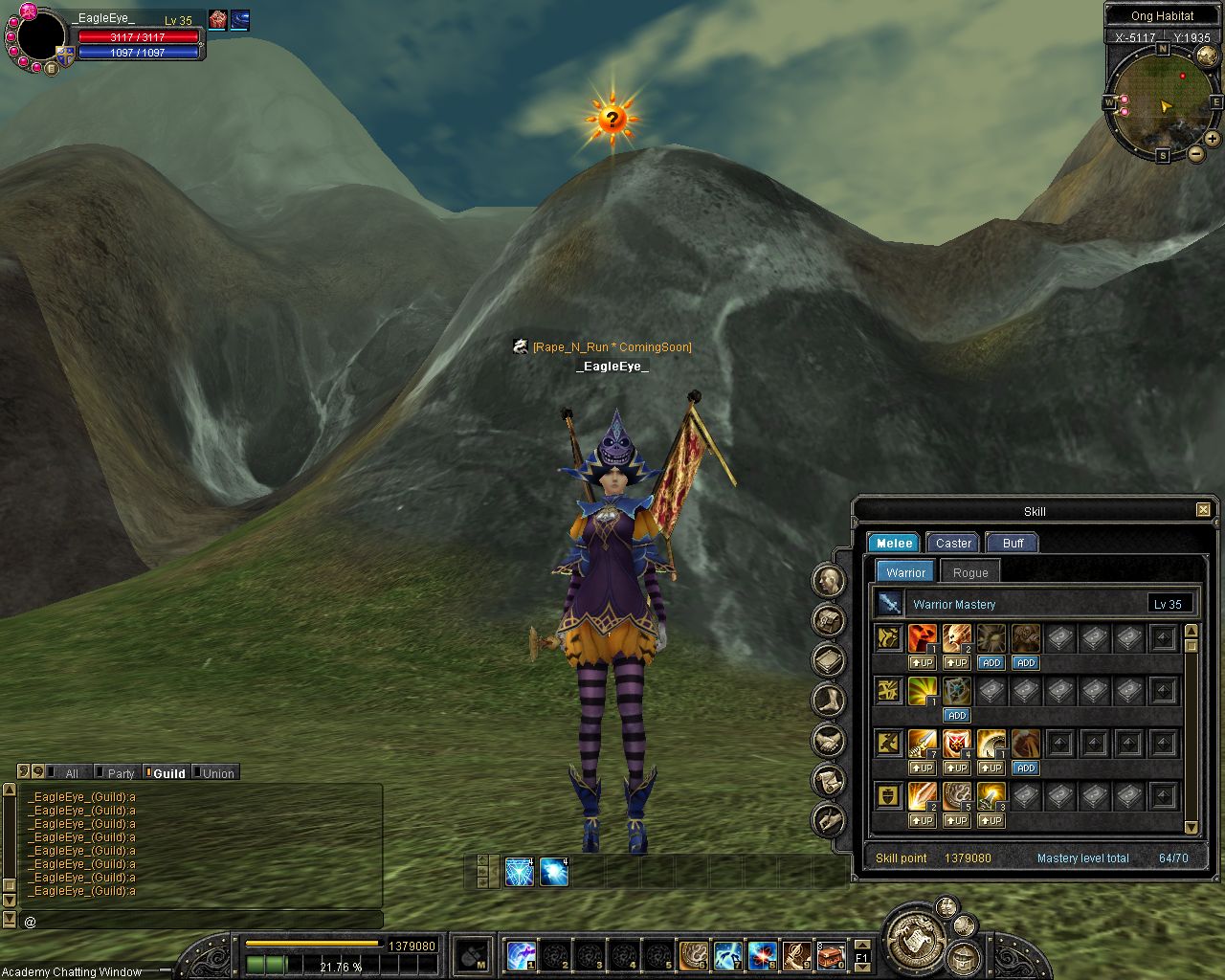Activate the hotbar skill in slot 1
1225x980 pixels.
tap(521, 954)
